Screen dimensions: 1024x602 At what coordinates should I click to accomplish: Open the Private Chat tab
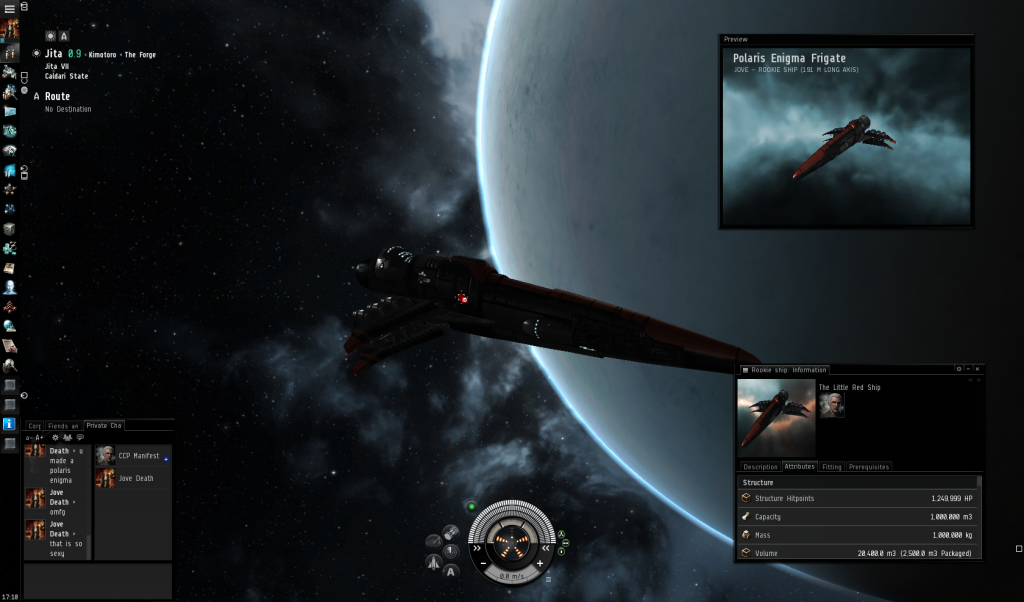pos(104,426)
